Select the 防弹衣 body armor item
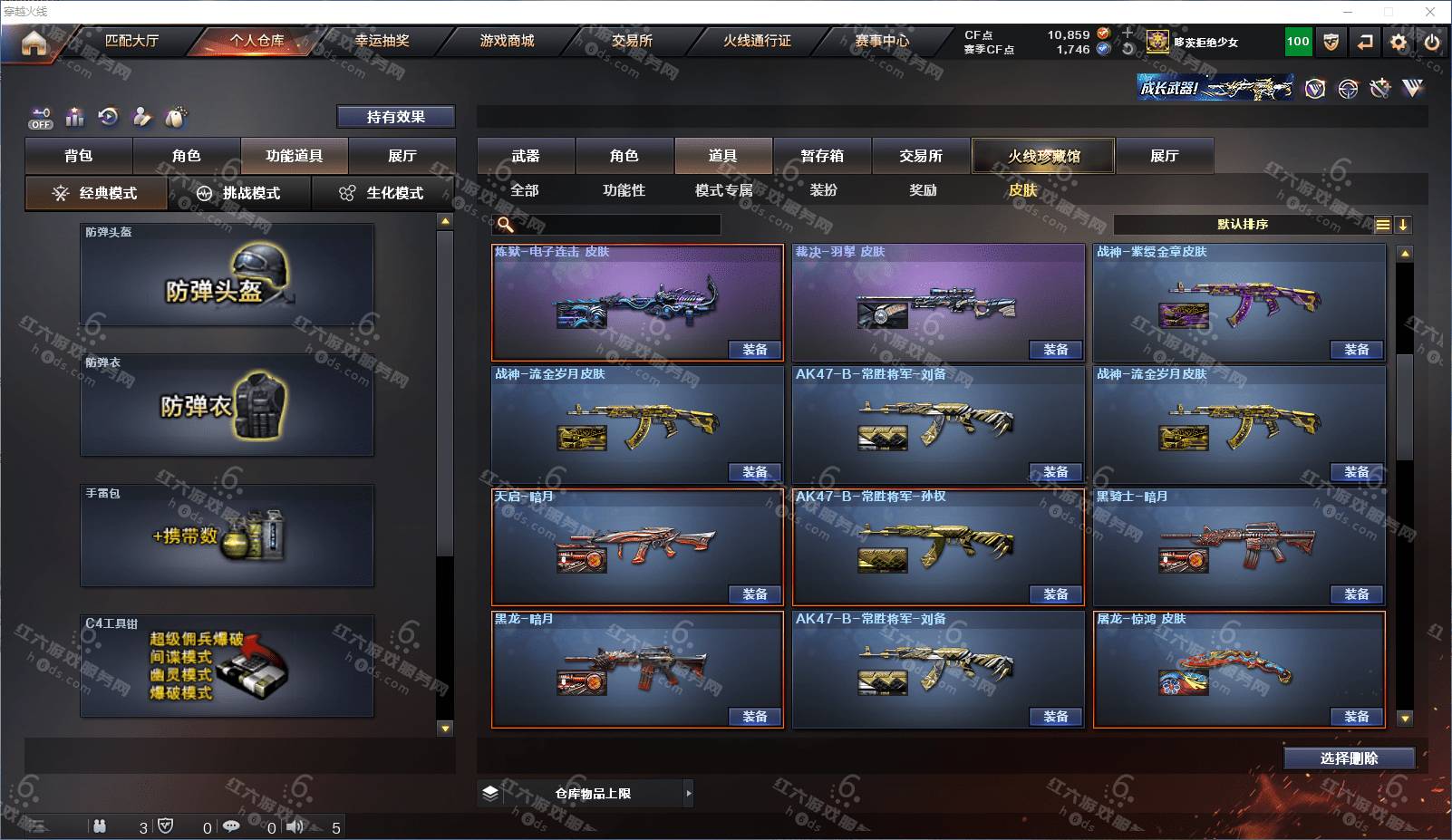1452x840 pixels. coord(227,406)
